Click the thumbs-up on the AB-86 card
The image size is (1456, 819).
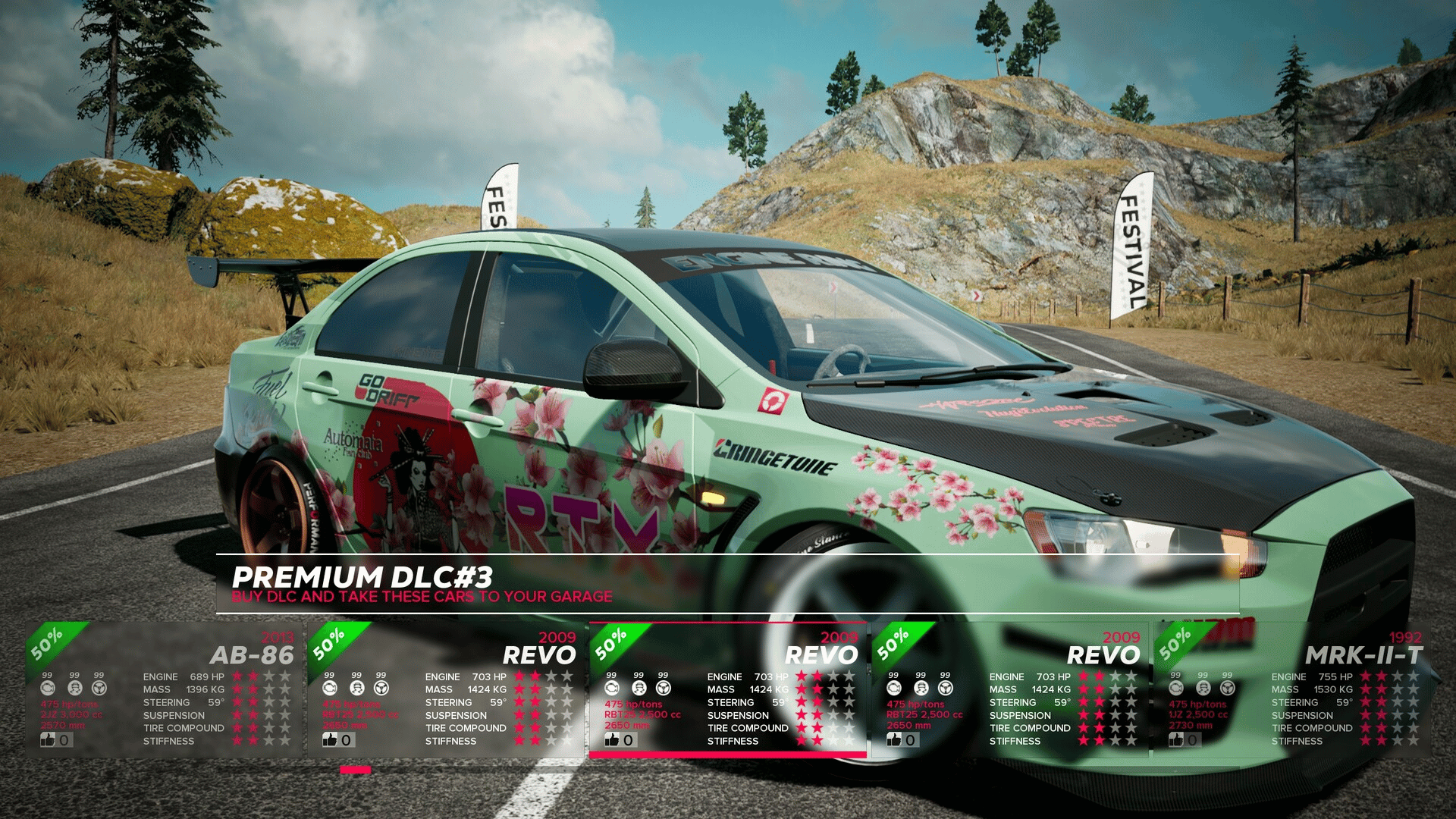(49, 740)
